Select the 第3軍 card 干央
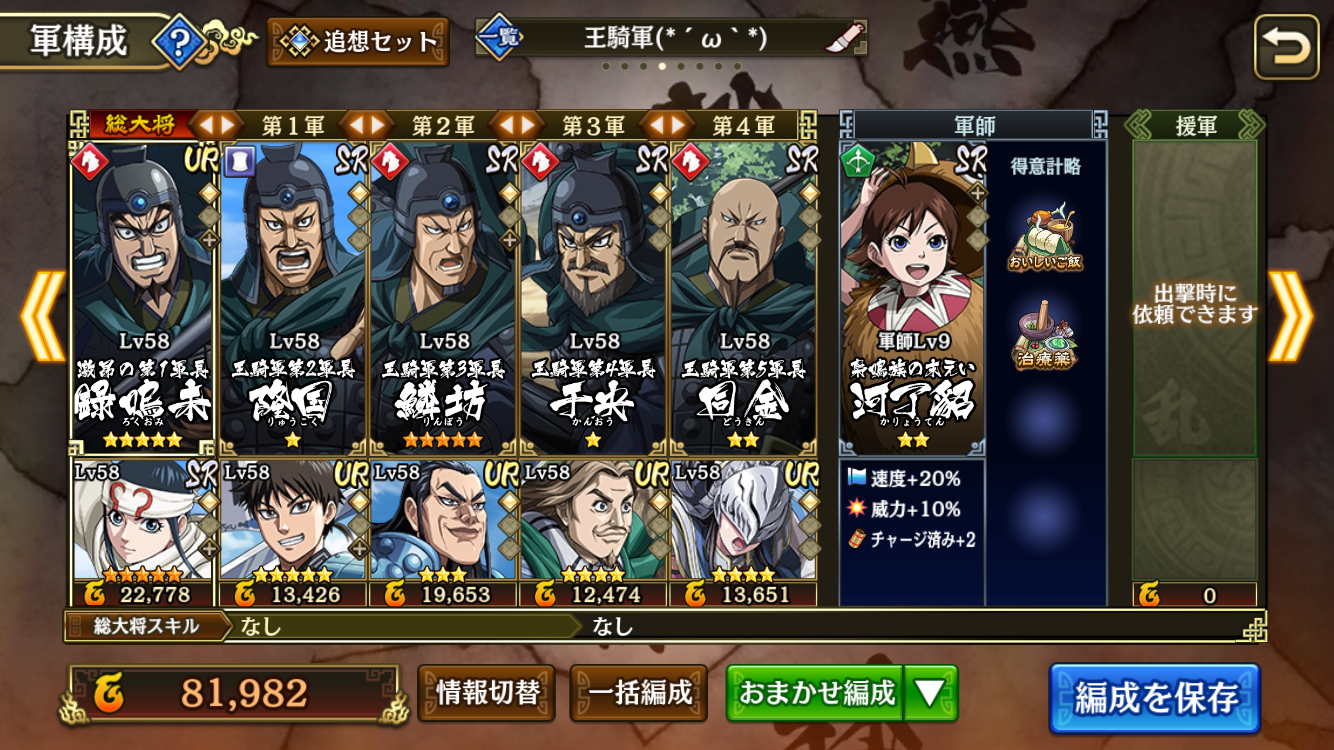Screen dimensions: 1334x750 [x=593, y=298]
